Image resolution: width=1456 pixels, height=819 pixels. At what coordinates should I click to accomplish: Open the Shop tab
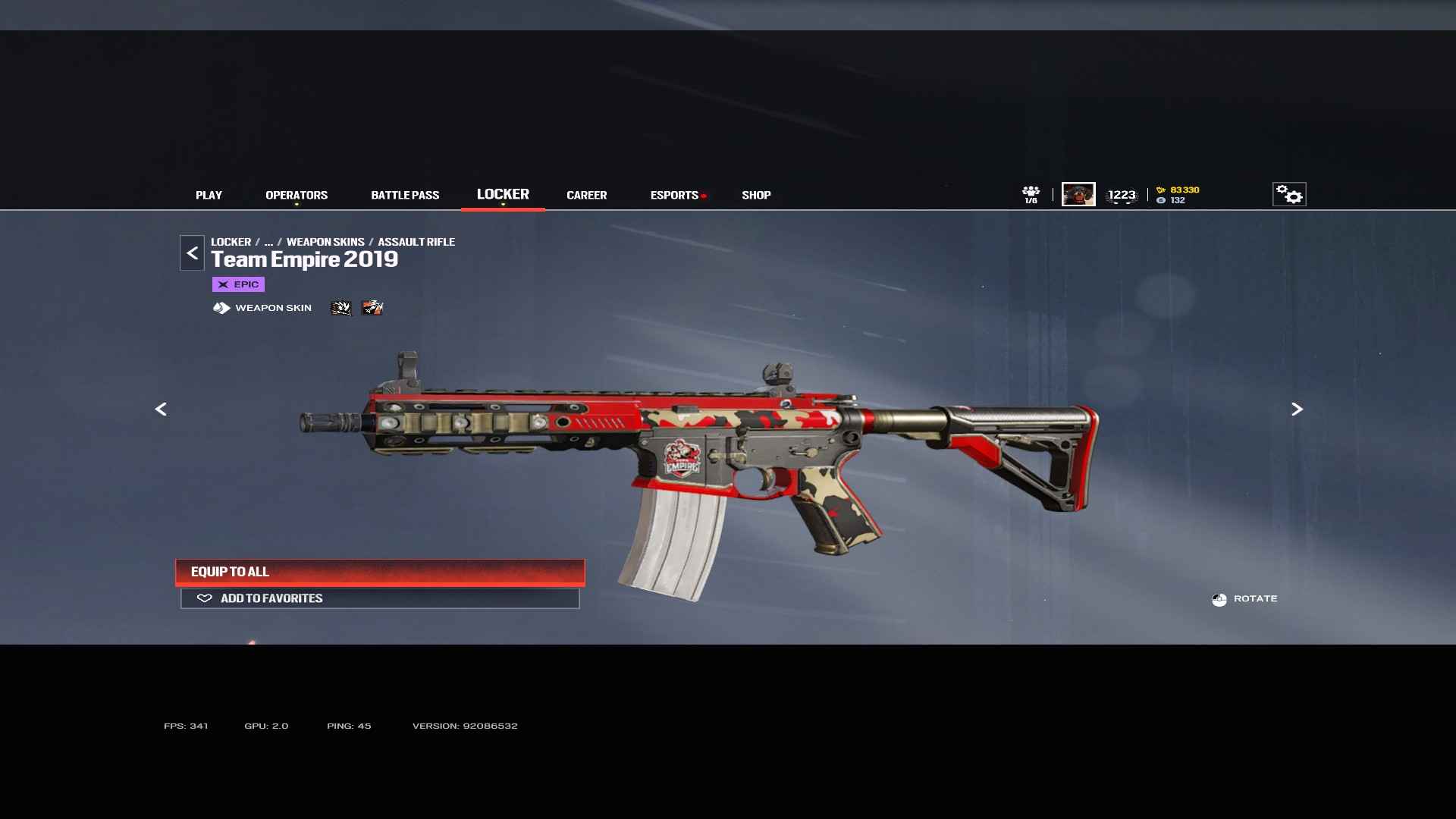pyautogui.click(x=756, y=196)
